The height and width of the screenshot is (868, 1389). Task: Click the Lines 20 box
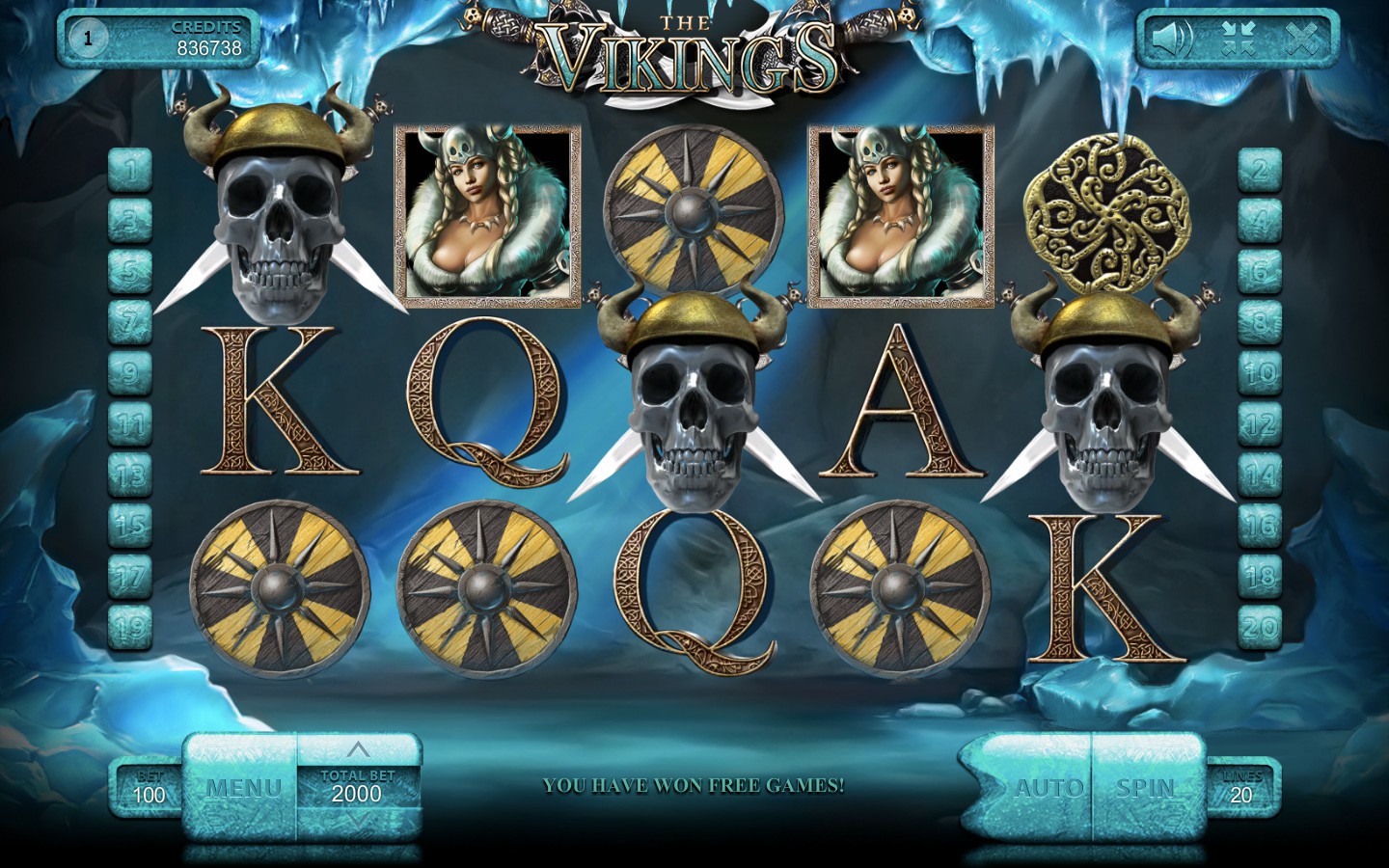point(1241,787)
